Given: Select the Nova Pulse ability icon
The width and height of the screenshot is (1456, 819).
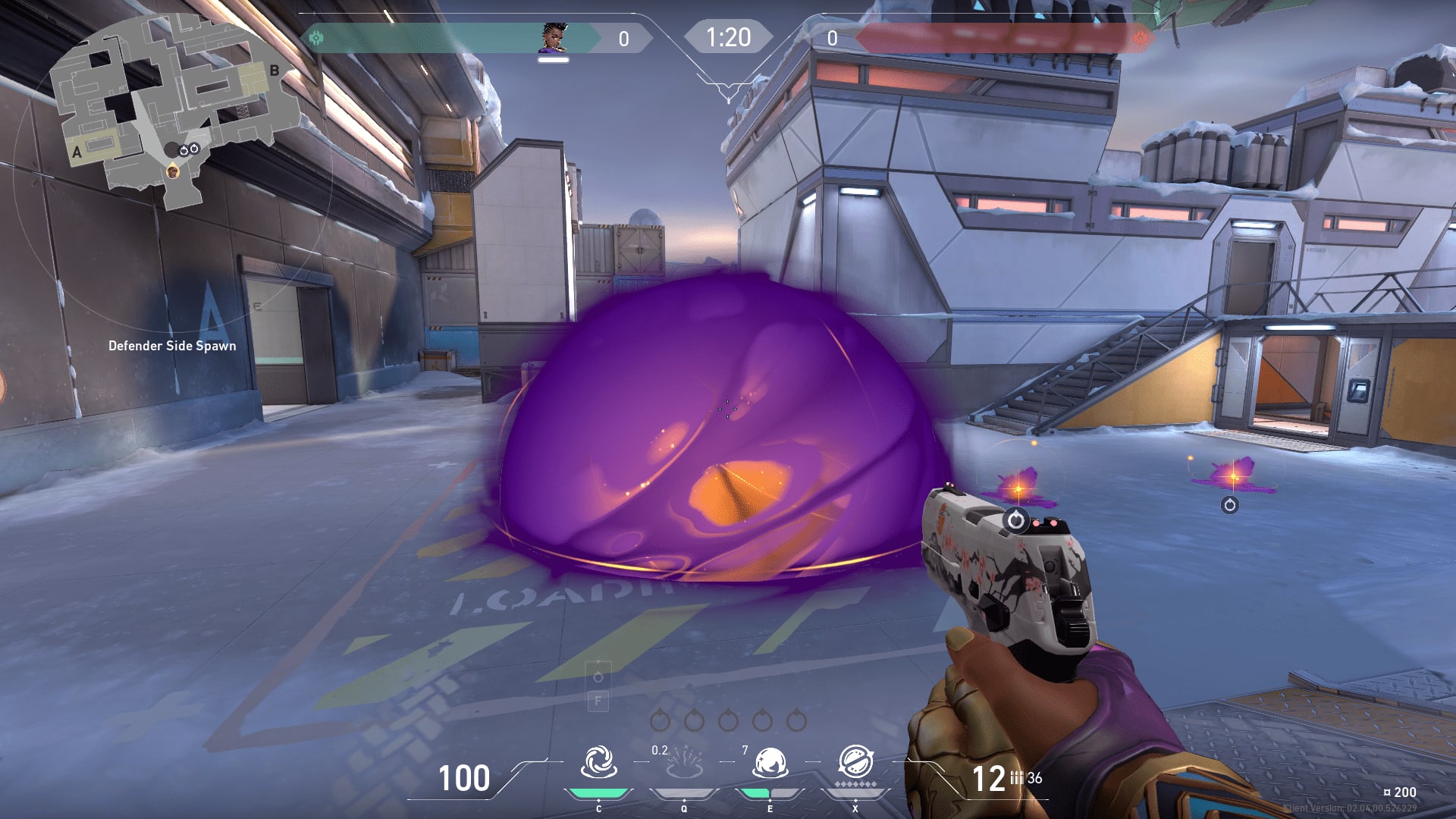Looking at the screenshot, I should (x=684, y=764).
